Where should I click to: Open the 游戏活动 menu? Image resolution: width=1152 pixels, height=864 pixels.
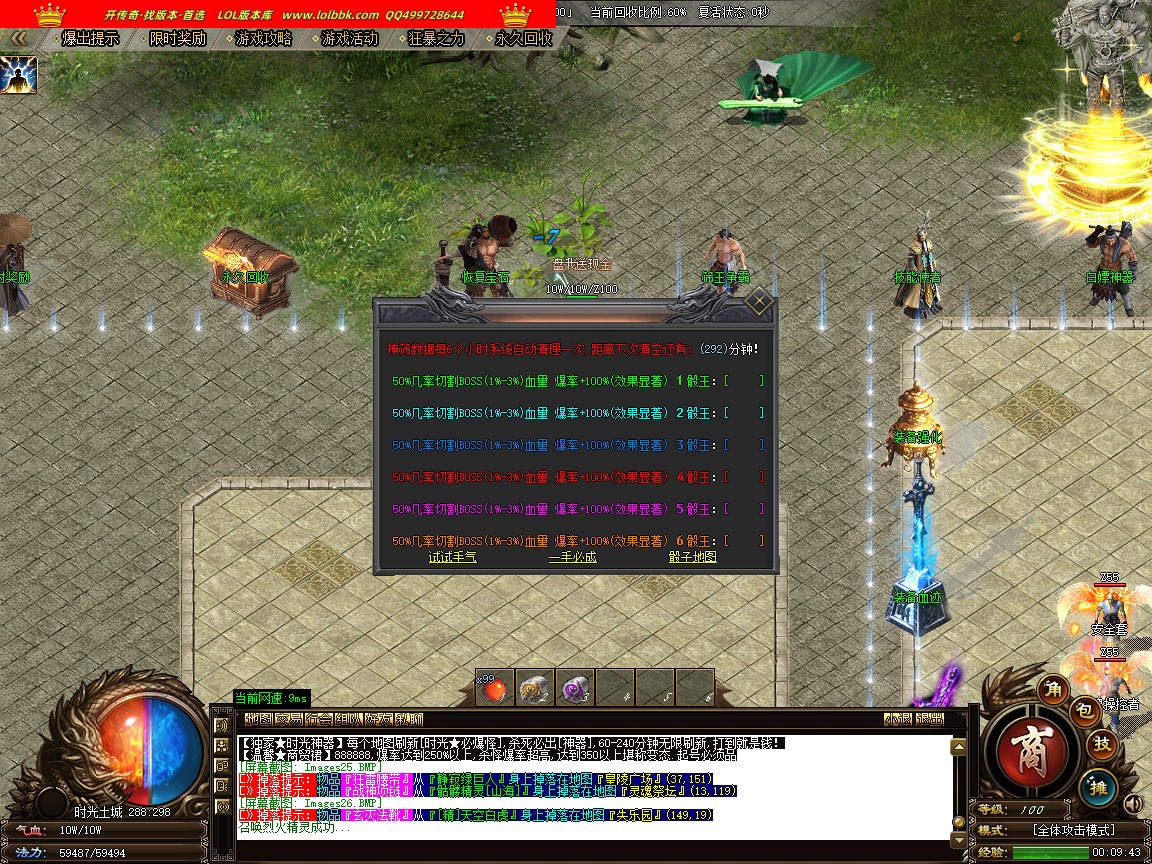coord(350,39)
